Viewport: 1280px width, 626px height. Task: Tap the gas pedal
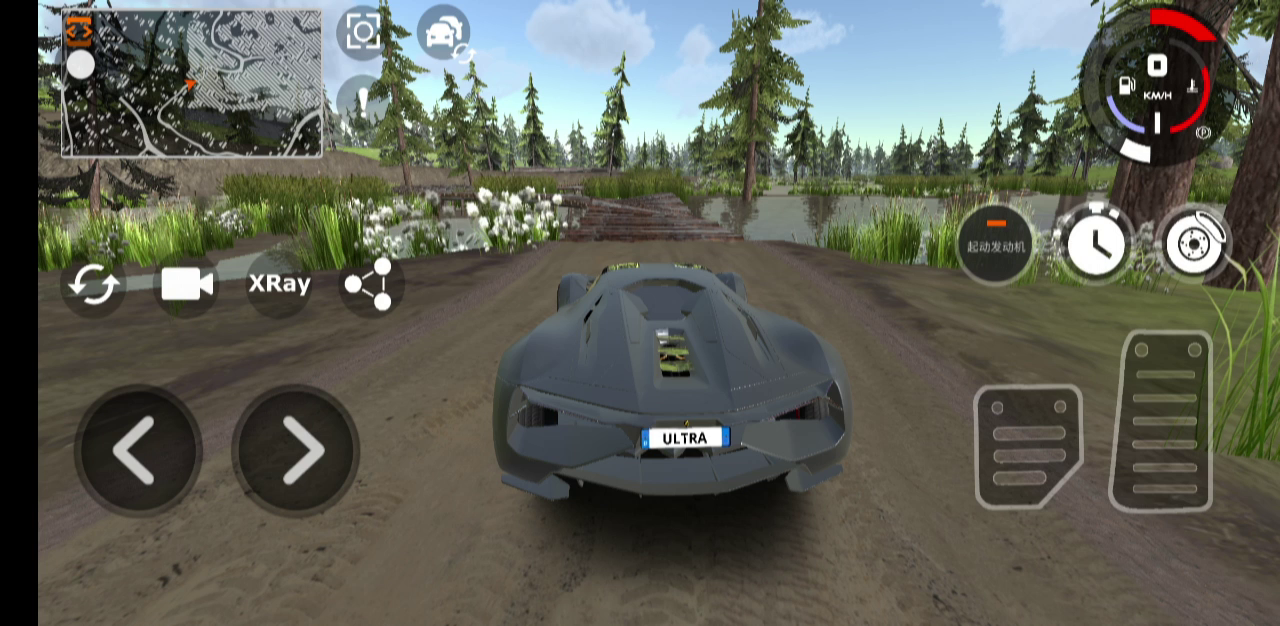click(x=1161, y=421)
